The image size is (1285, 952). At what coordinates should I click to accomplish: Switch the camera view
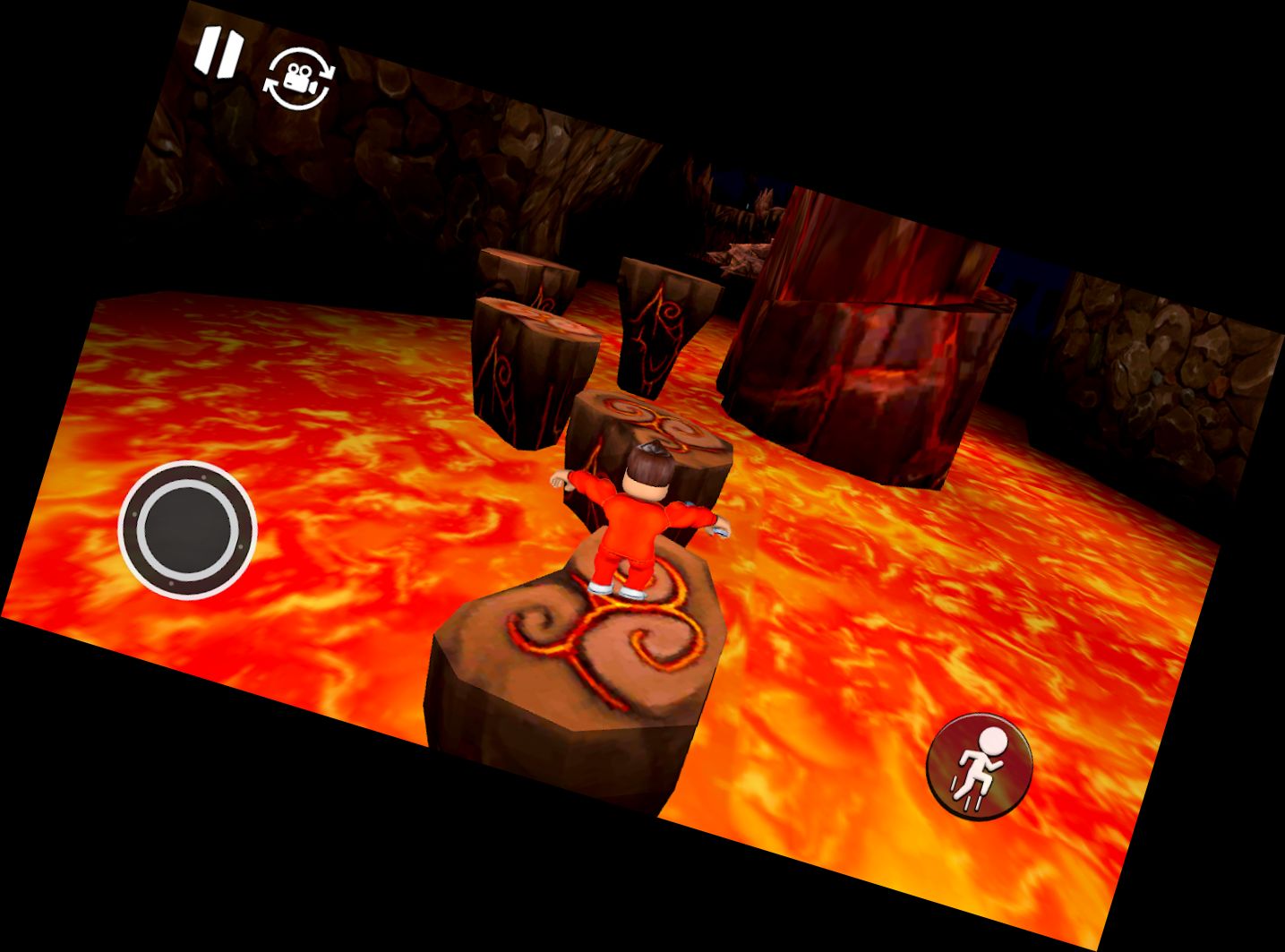(x=299, y=81)
